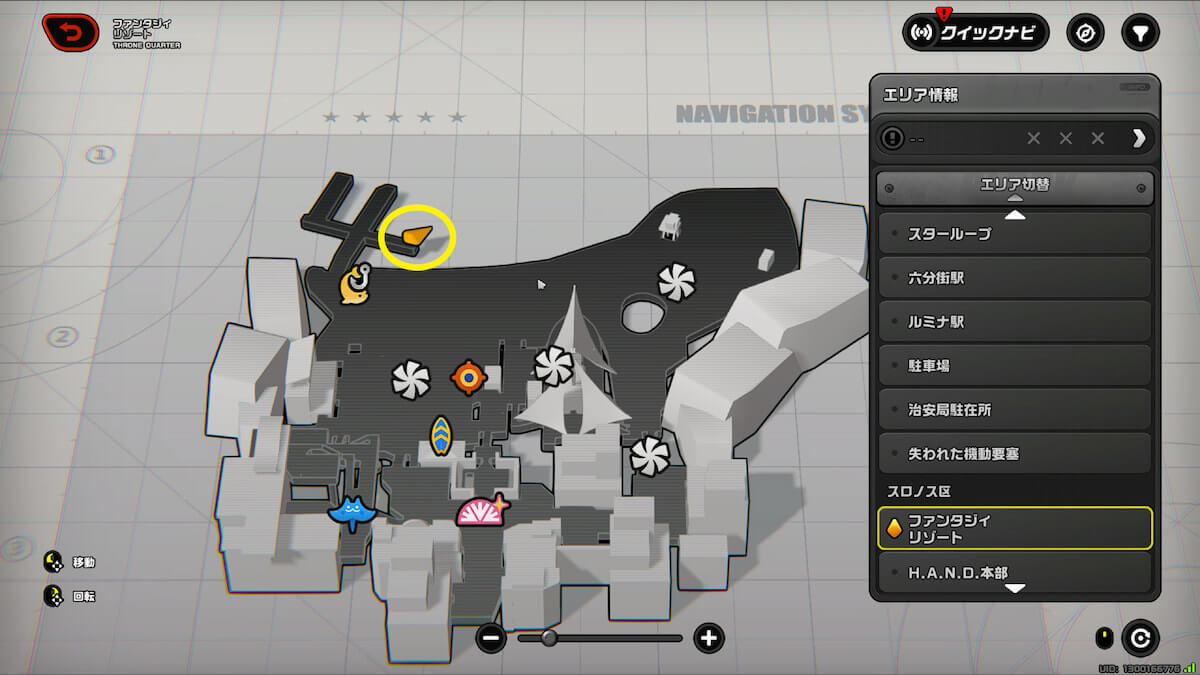Open the クイックナビ quick navigation
Viewport: 1200px width, 675px height.
click(x=976, y=32)
